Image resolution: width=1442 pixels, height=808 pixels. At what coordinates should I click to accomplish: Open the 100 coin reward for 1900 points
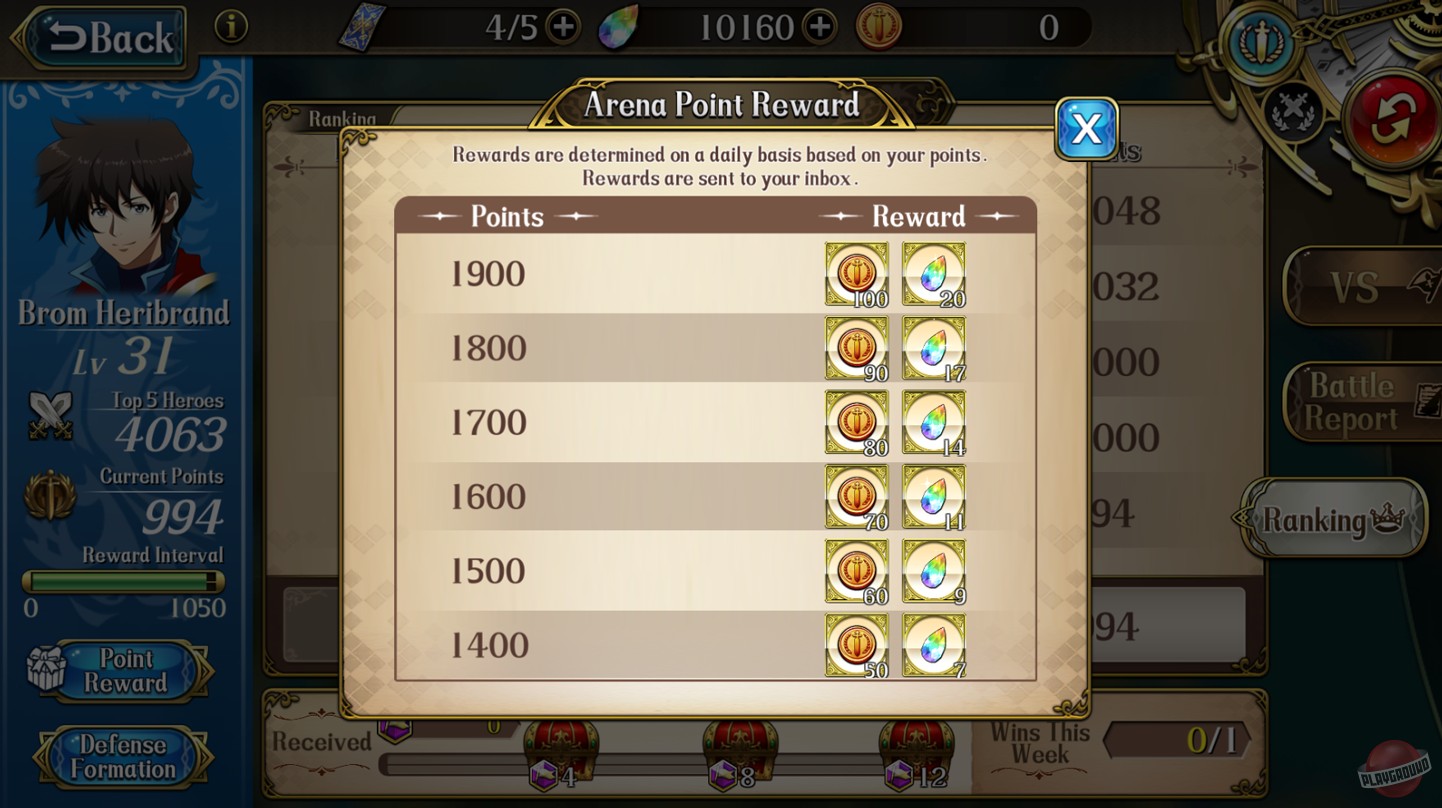[856, 270]
